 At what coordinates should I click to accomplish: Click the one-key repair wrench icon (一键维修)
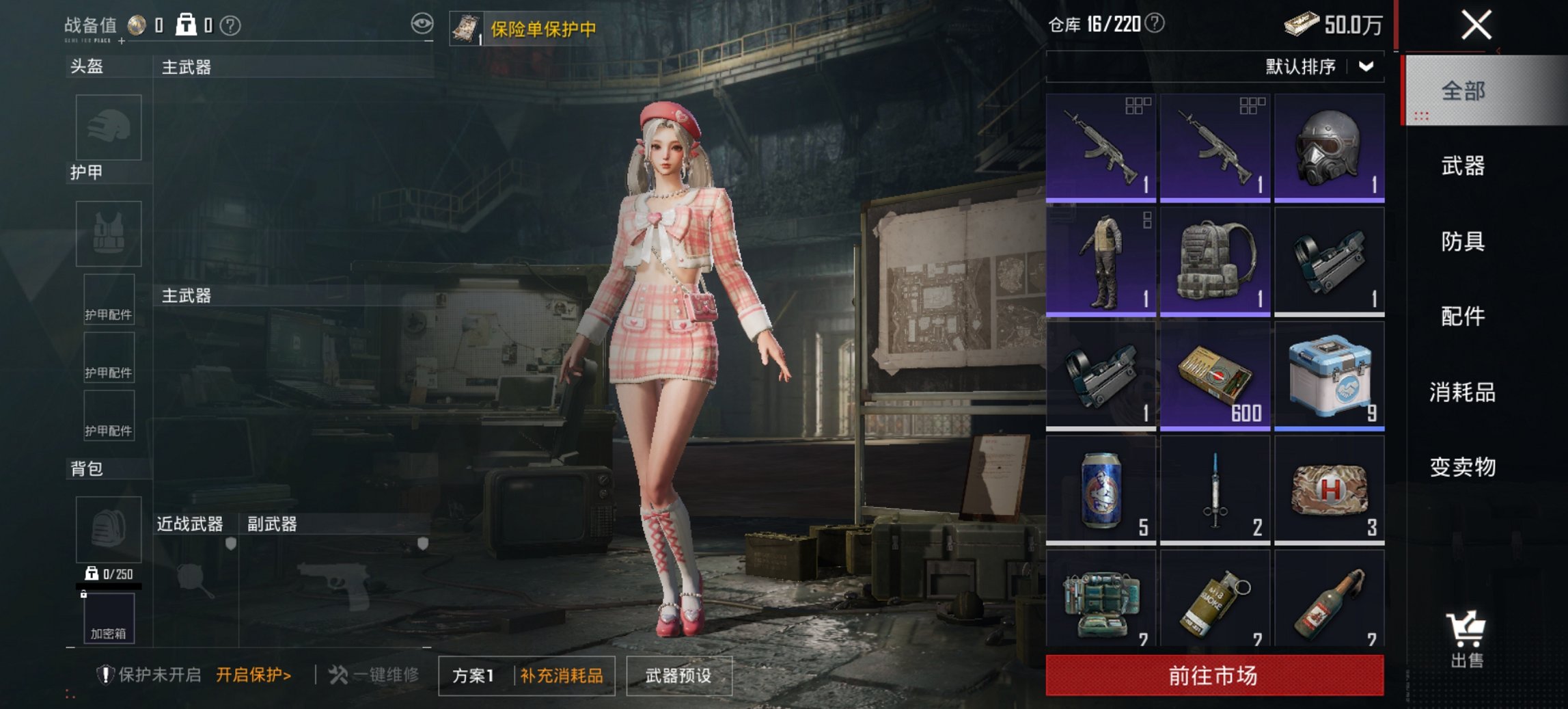[x=339, y=674]
